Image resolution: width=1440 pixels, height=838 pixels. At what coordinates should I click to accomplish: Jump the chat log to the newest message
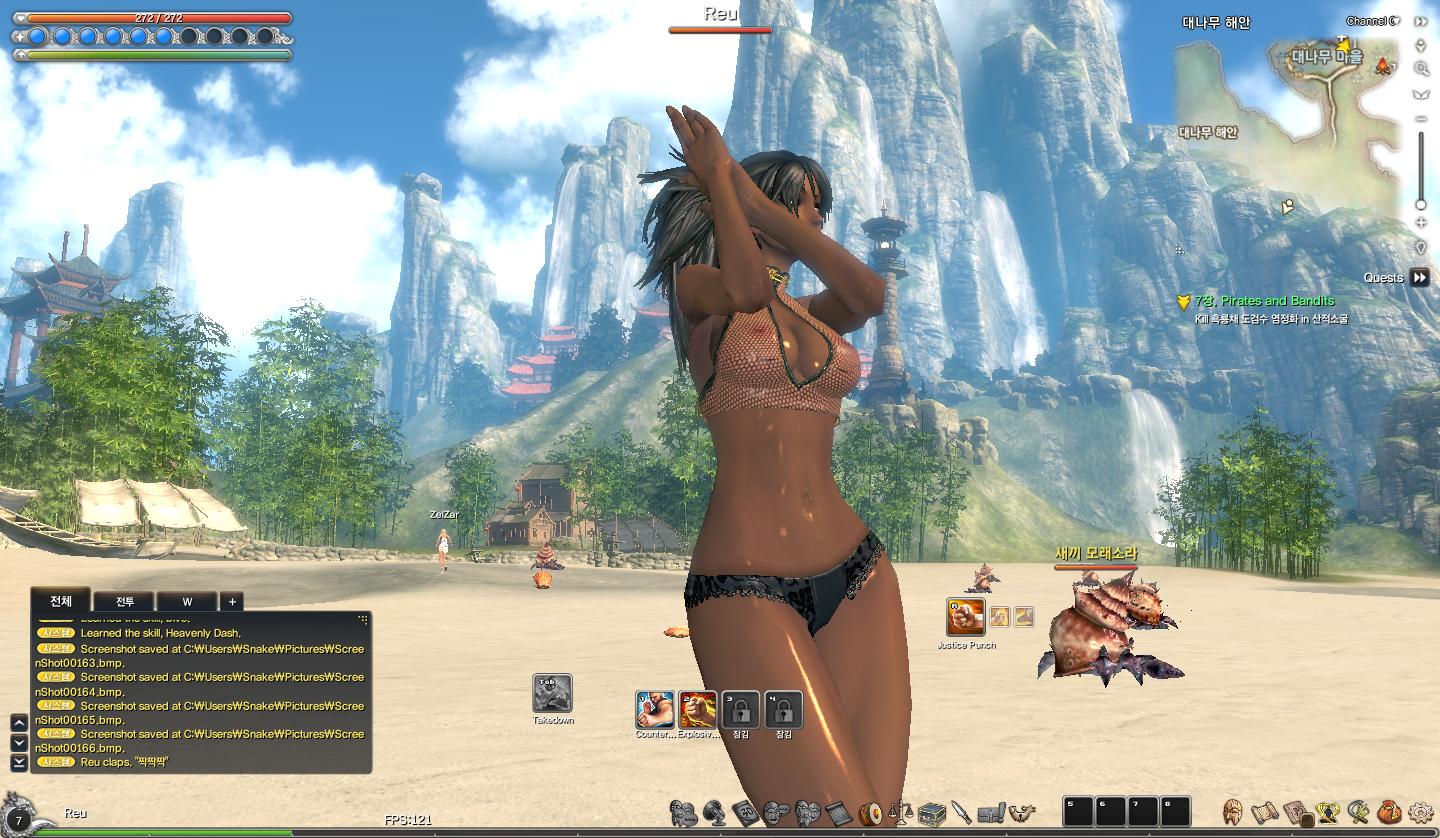pyautogui.click(x=18, y=763)
